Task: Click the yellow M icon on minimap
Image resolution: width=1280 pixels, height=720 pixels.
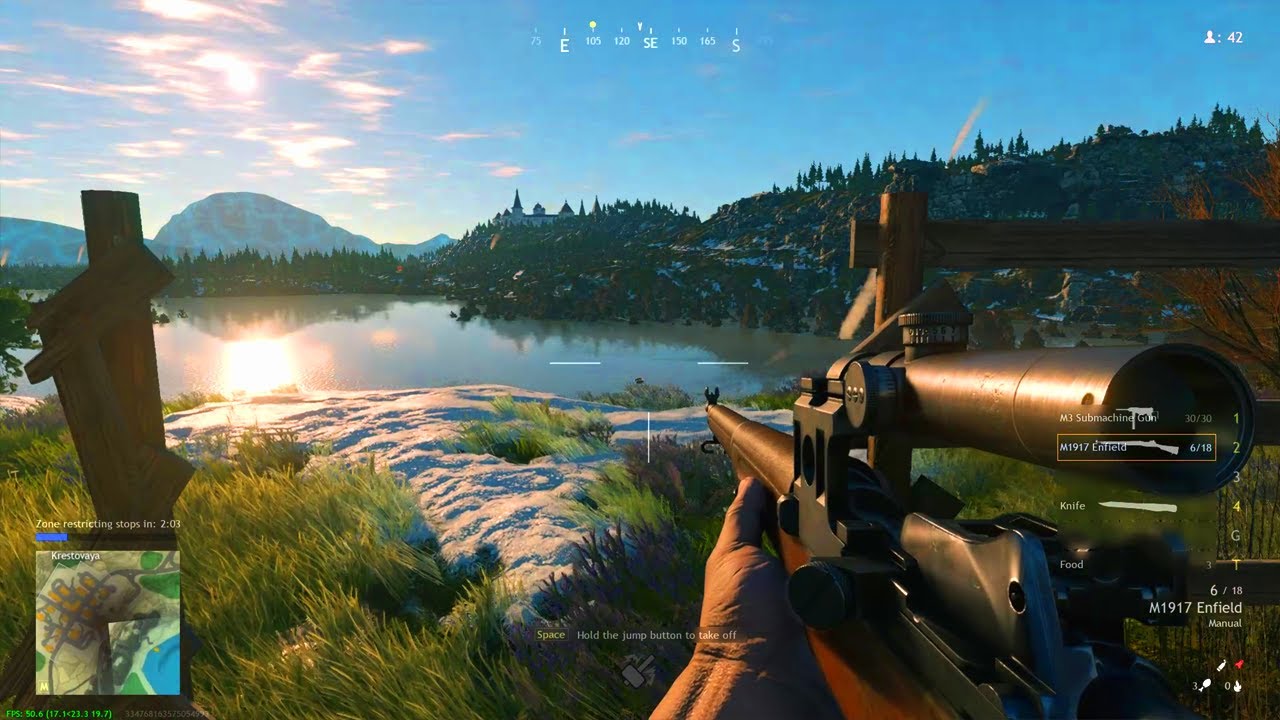Action: 44,687
